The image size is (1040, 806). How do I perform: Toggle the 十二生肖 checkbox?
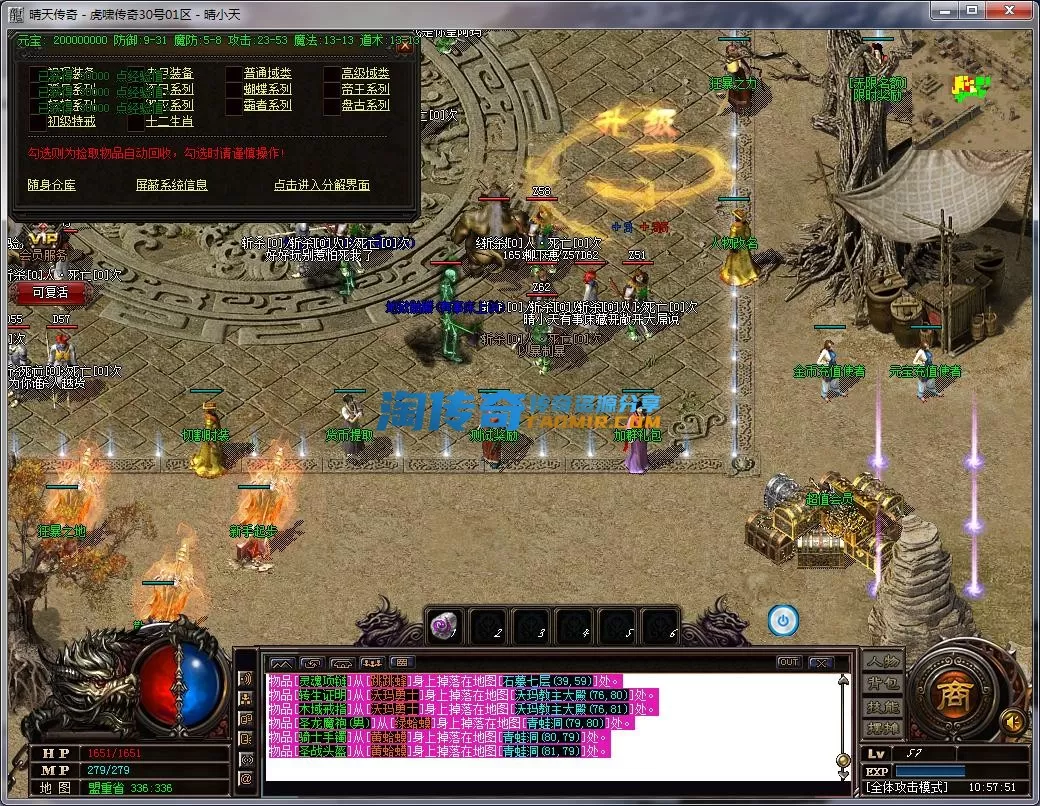tap(136, 122)
